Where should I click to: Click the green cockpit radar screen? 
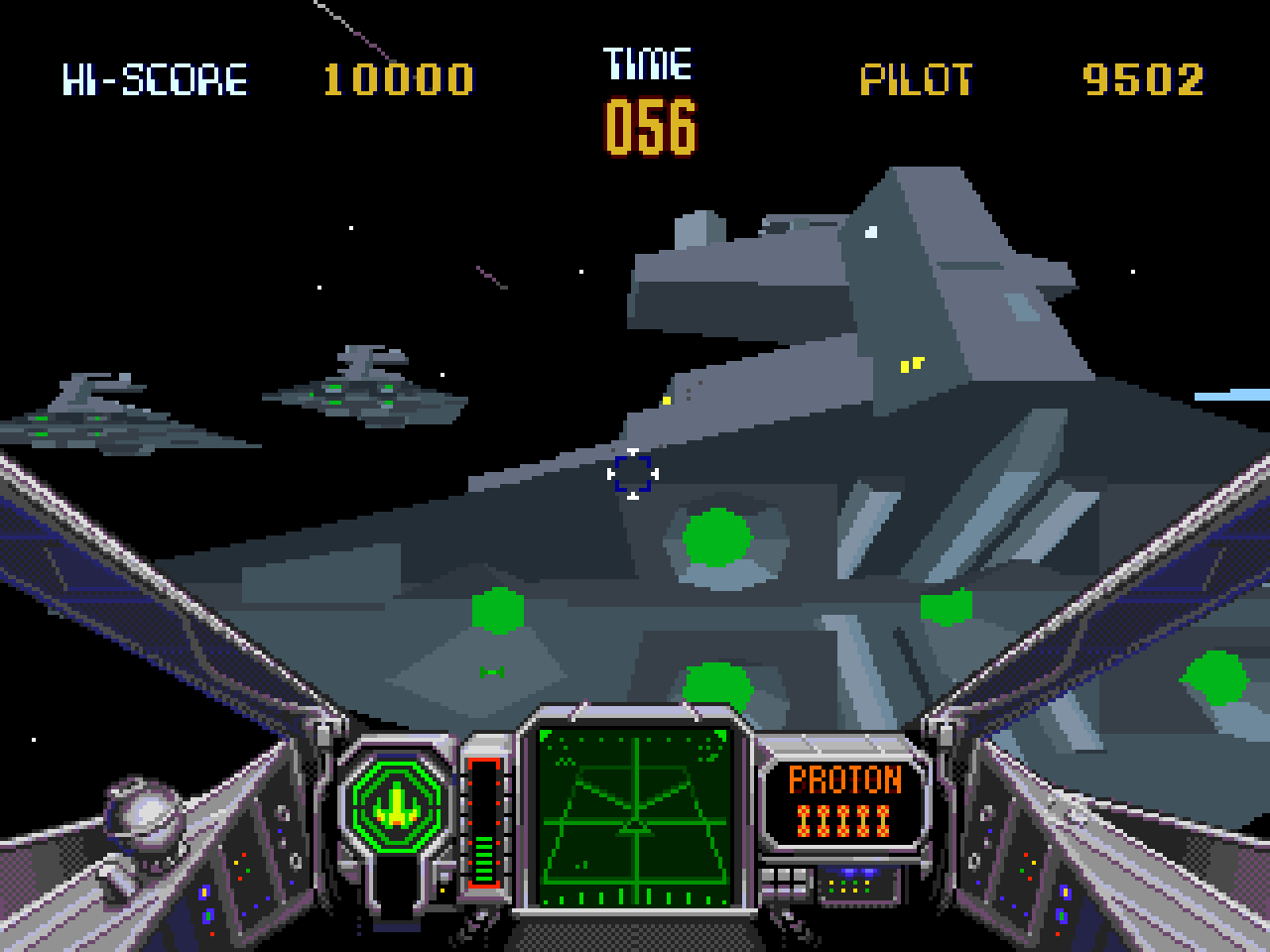pyautogui.click(x=633, y=817)
